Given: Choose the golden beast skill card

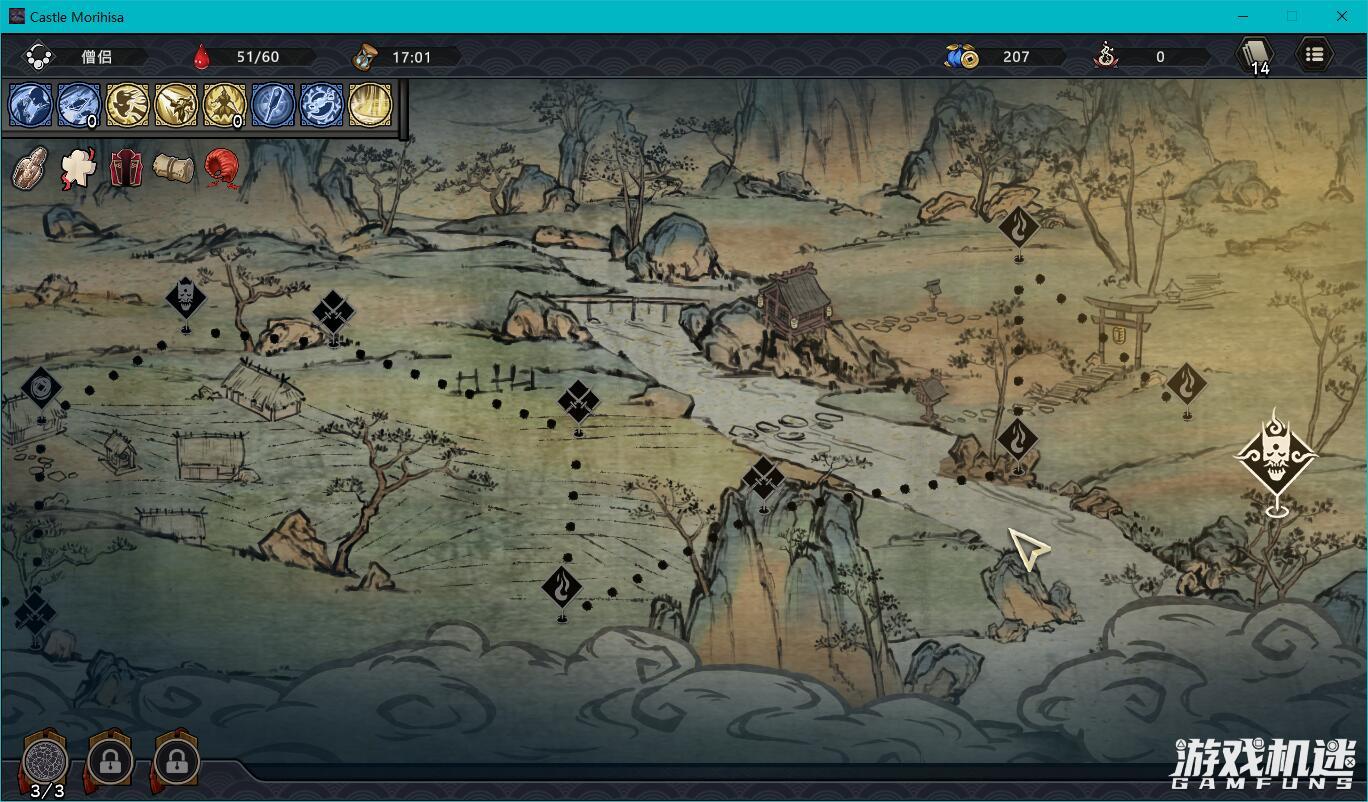Looking at the screenshot, I should [x=128, y=104].
